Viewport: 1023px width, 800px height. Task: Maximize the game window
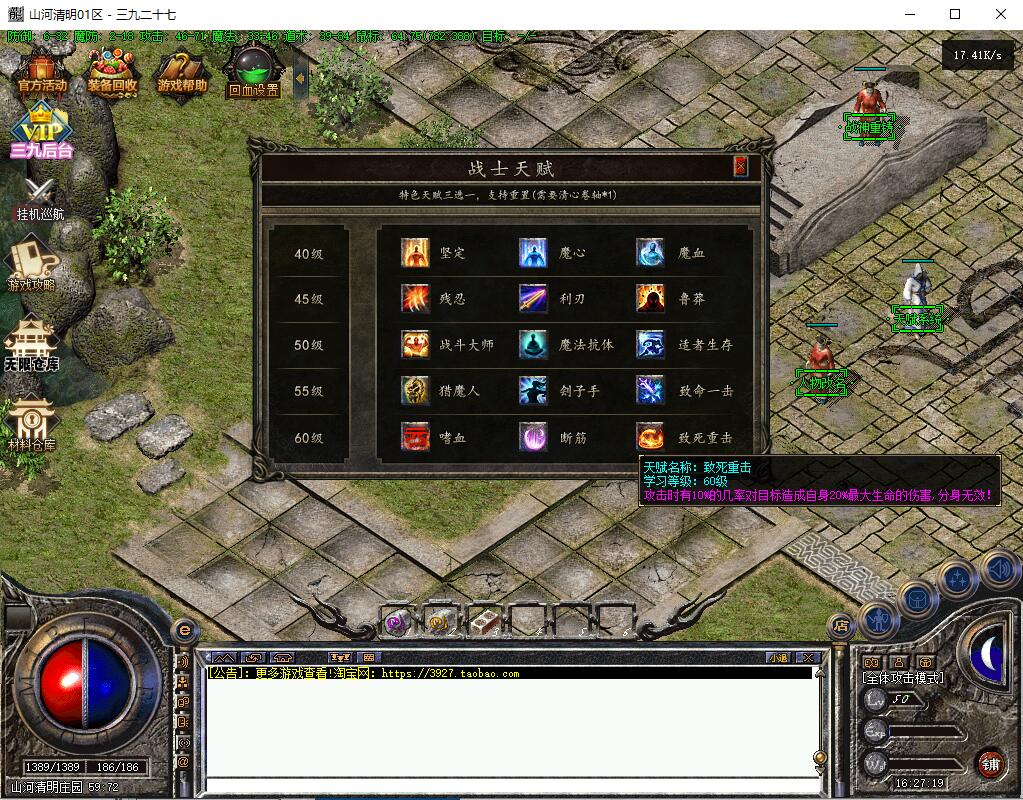click(955, 14)
